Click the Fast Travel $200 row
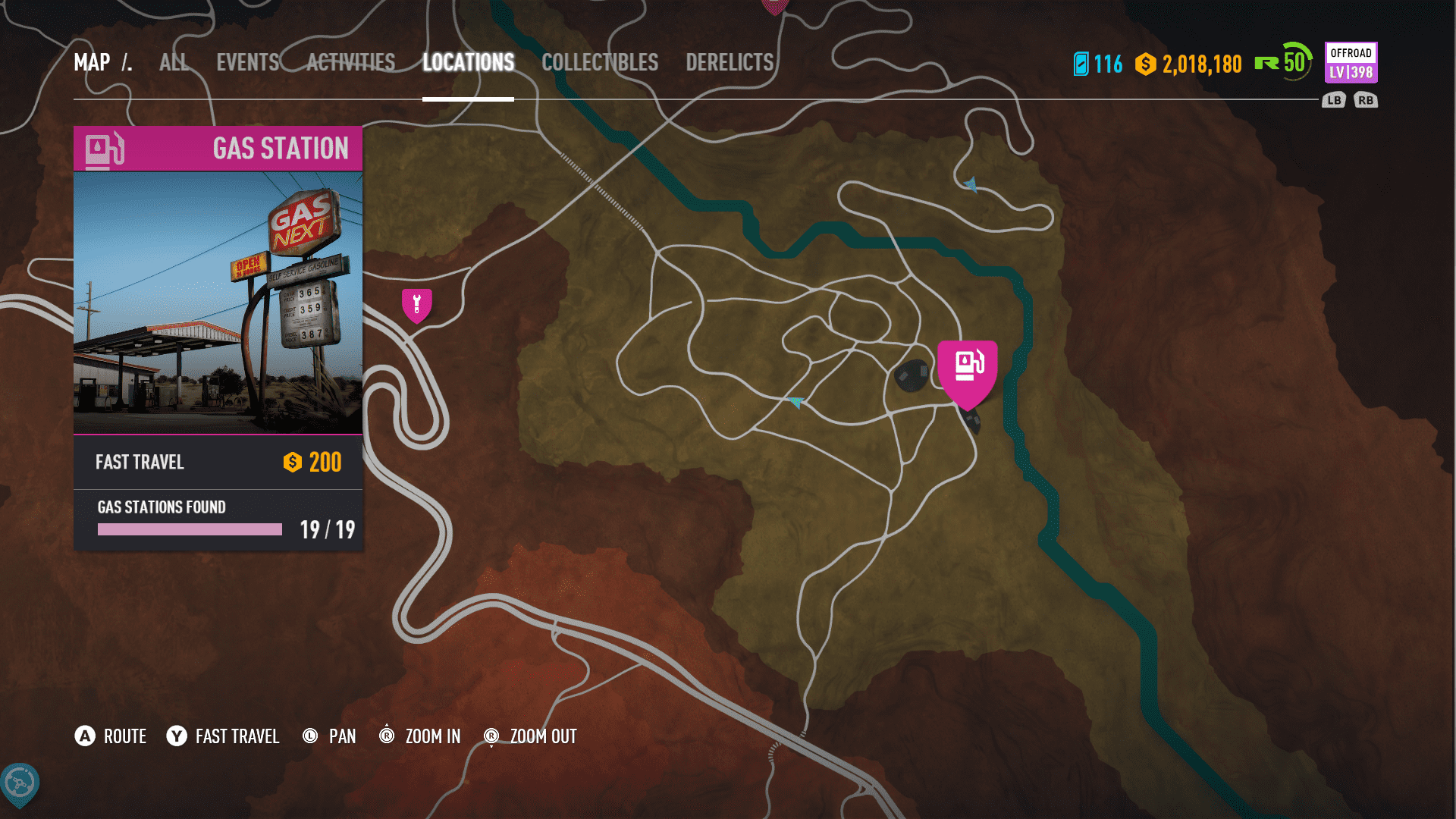Viewport: 1456px width, 819px height. (218, 462)
